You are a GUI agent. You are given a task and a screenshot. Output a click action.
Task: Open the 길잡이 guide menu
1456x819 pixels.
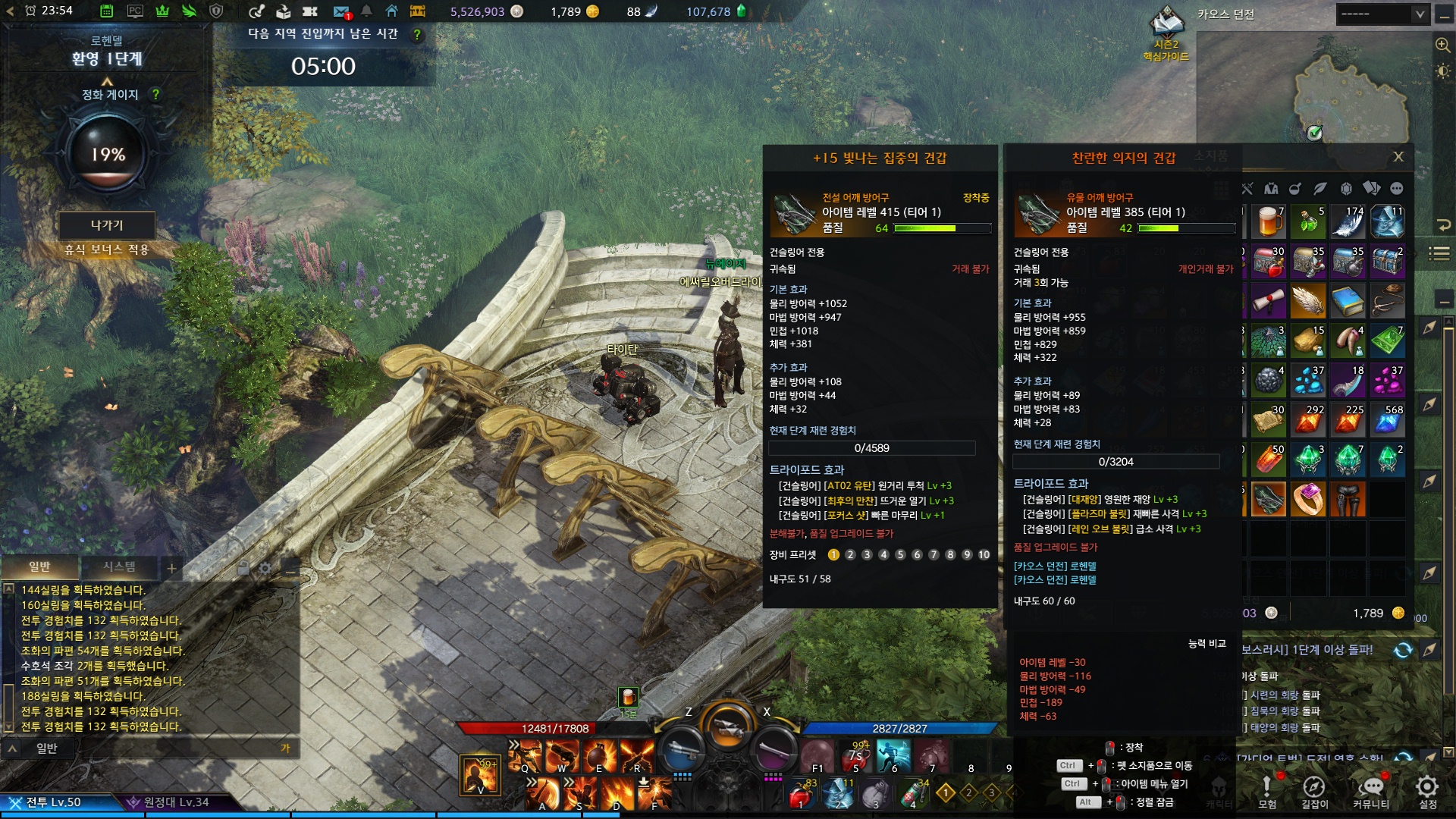[x=1314, y=791]
